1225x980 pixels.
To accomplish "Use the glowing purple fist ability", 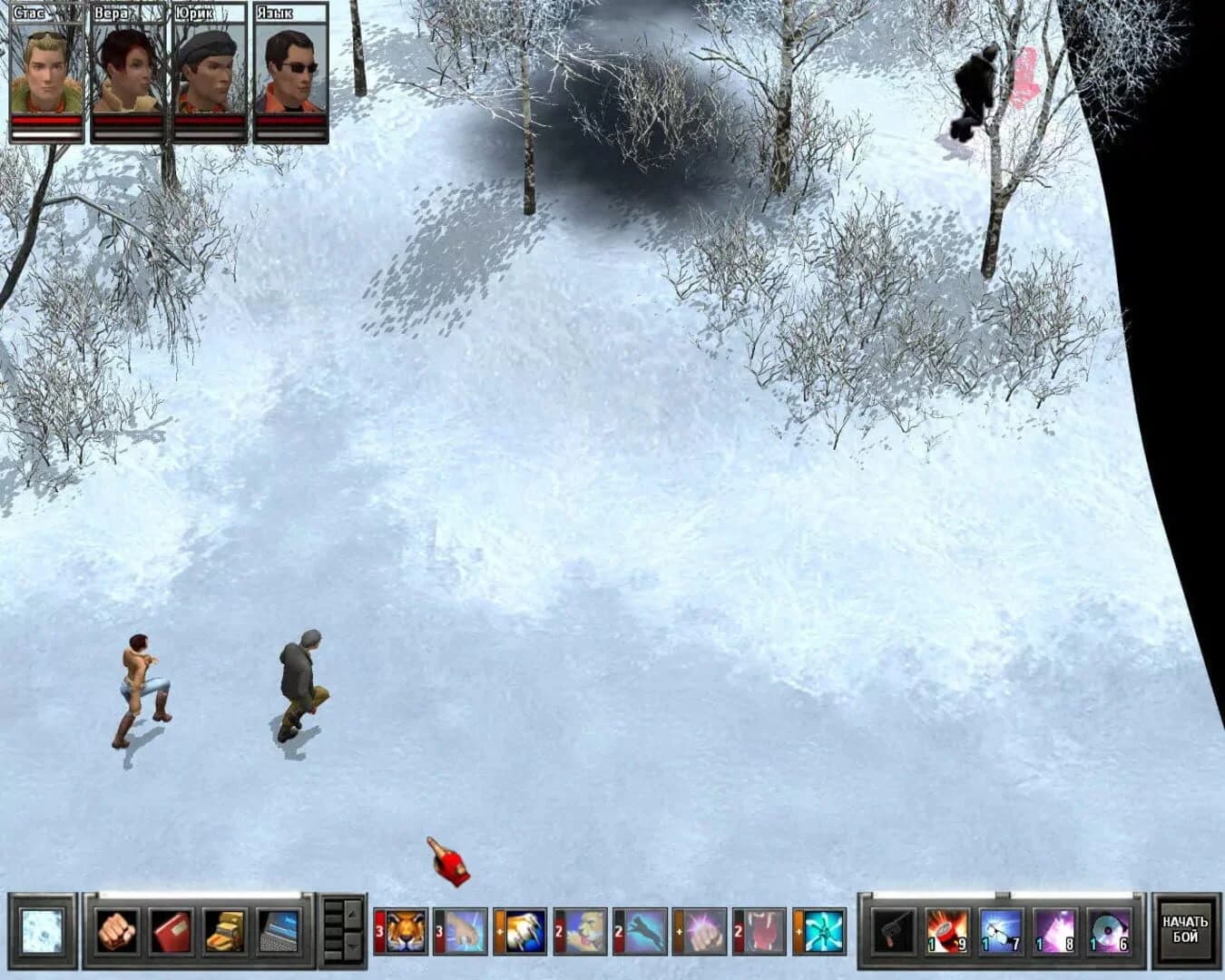I will tap(706, 932).
